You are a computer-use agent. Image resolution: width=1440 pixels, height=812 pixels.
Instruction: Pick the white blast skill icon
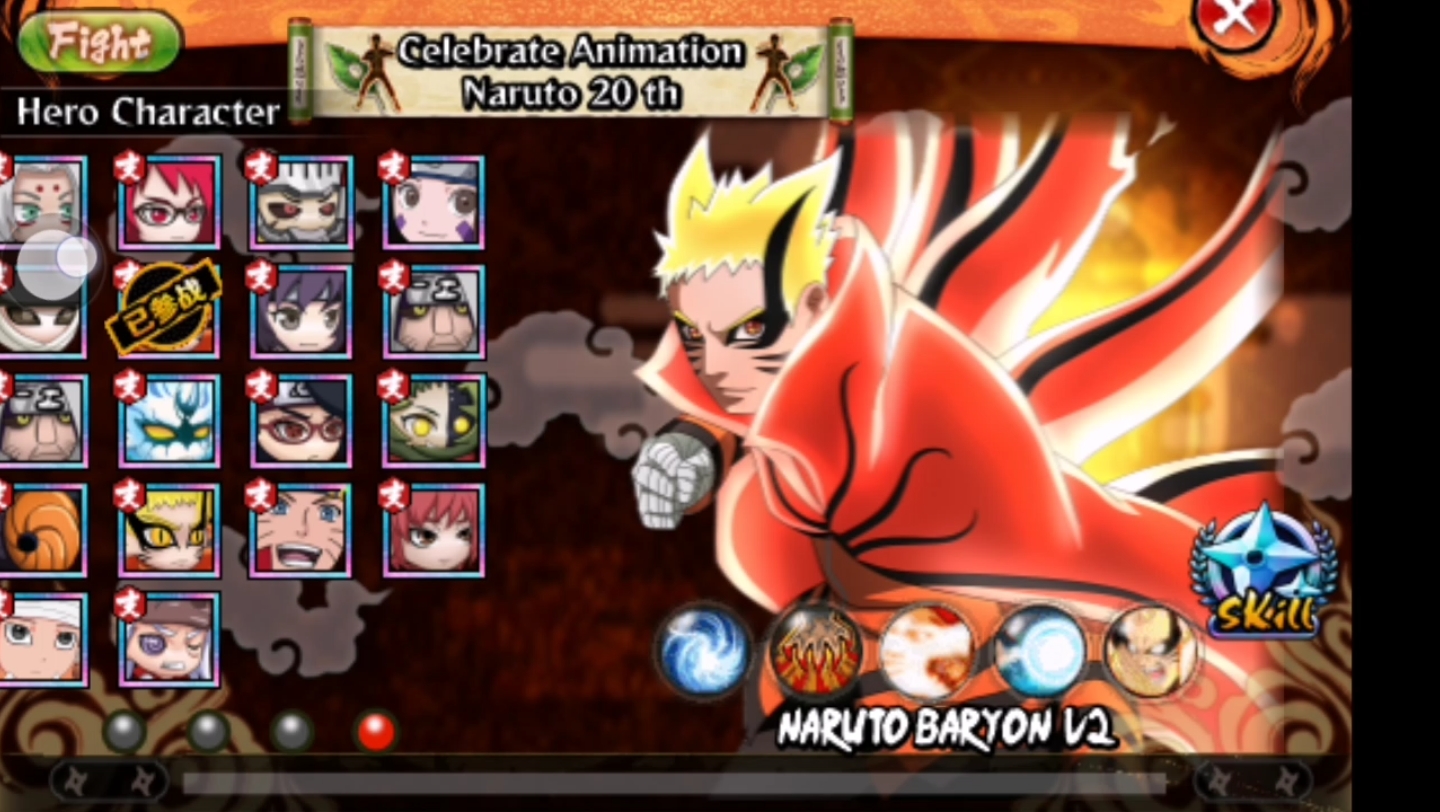[927, 651]
